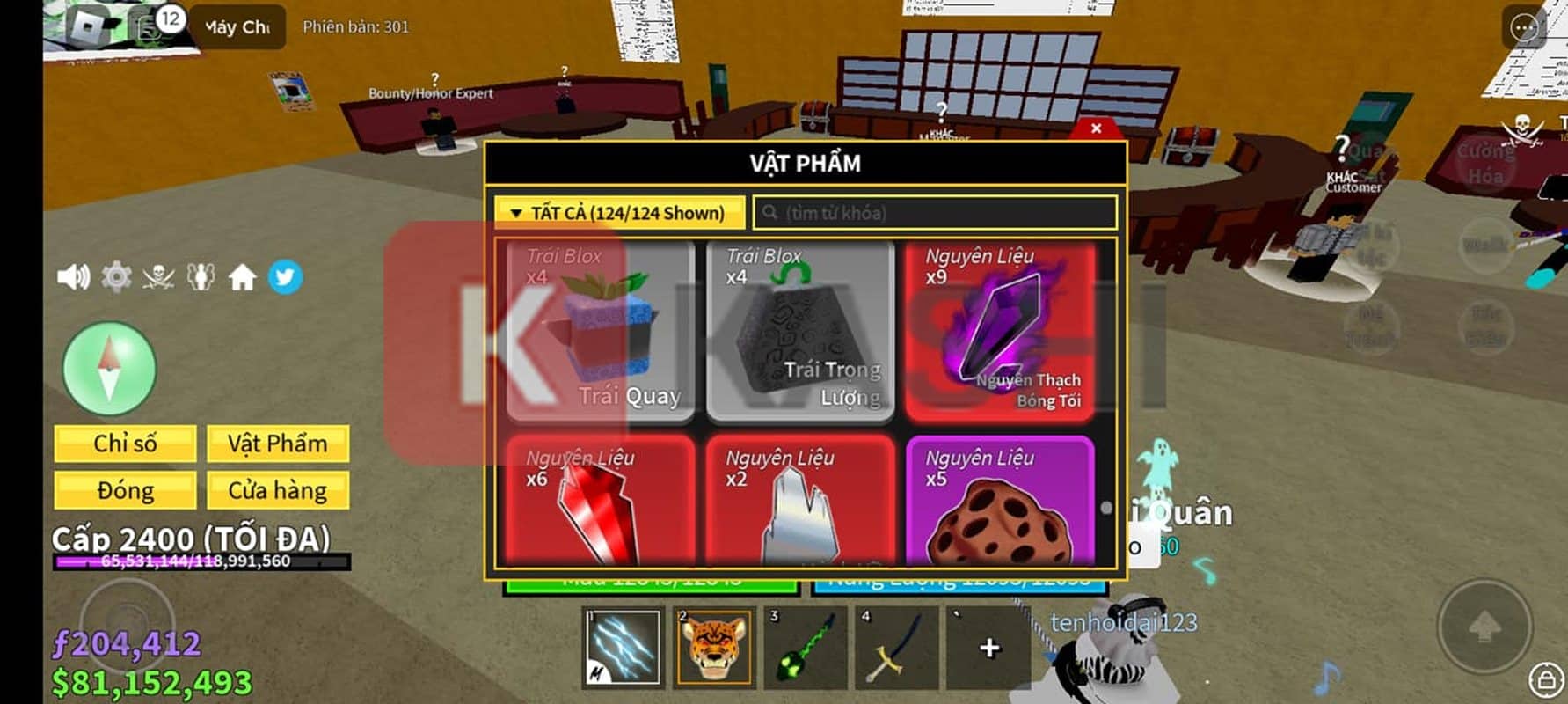Screen dimensions: 1568x704
Task: Select the brown porous rock material
Action: [x=1000, y=500]
